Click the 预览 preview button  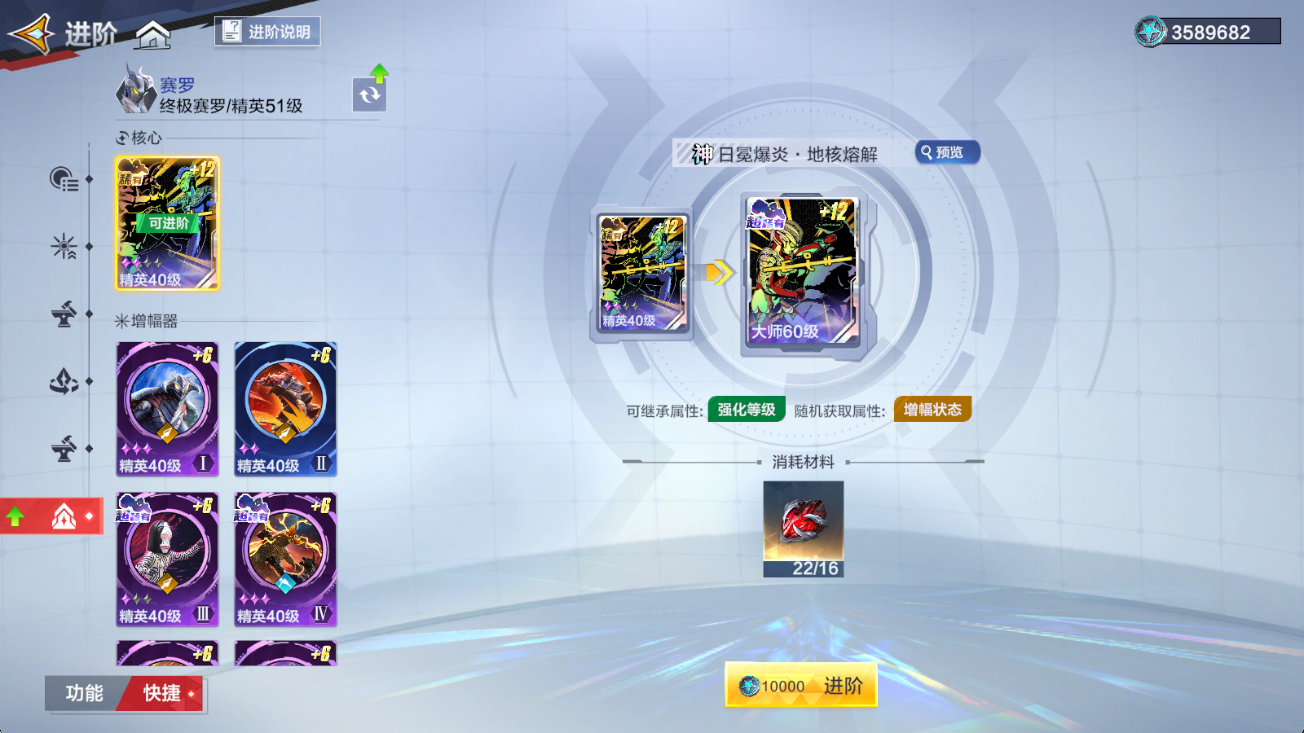click(x=946, y=152)
